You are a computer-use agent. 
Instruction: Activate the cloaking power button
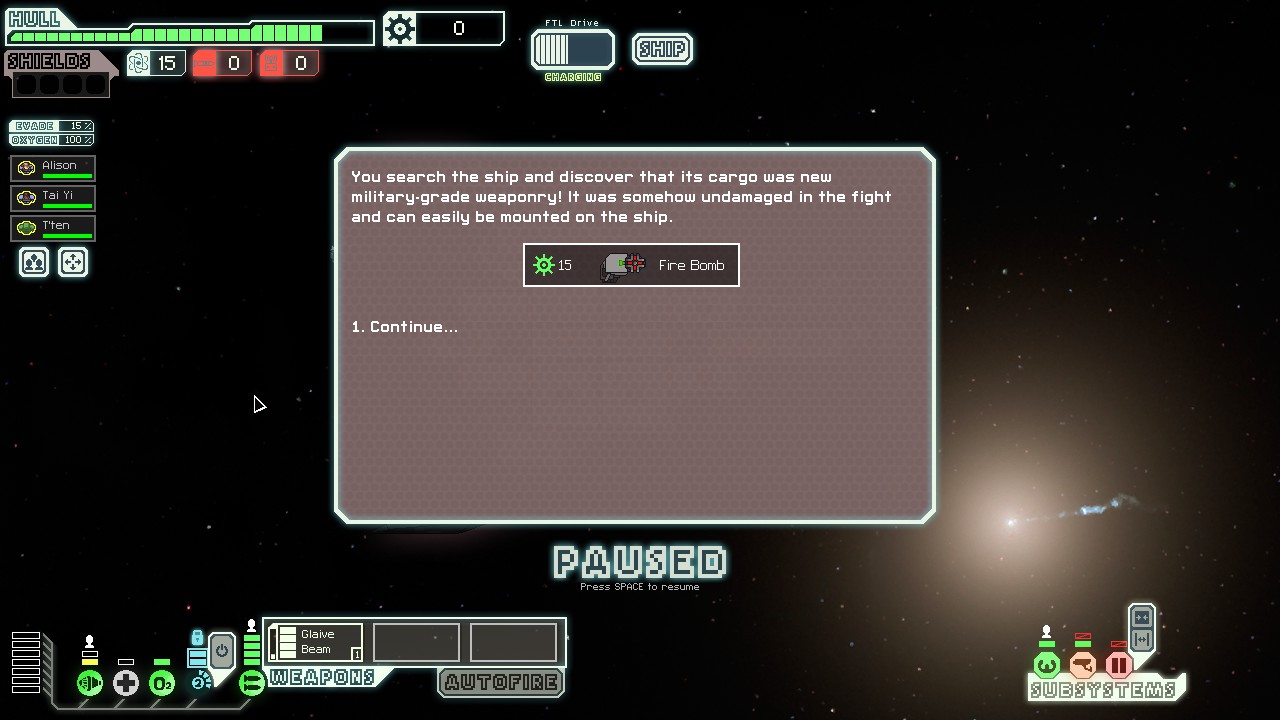click(x=221, y=651)
